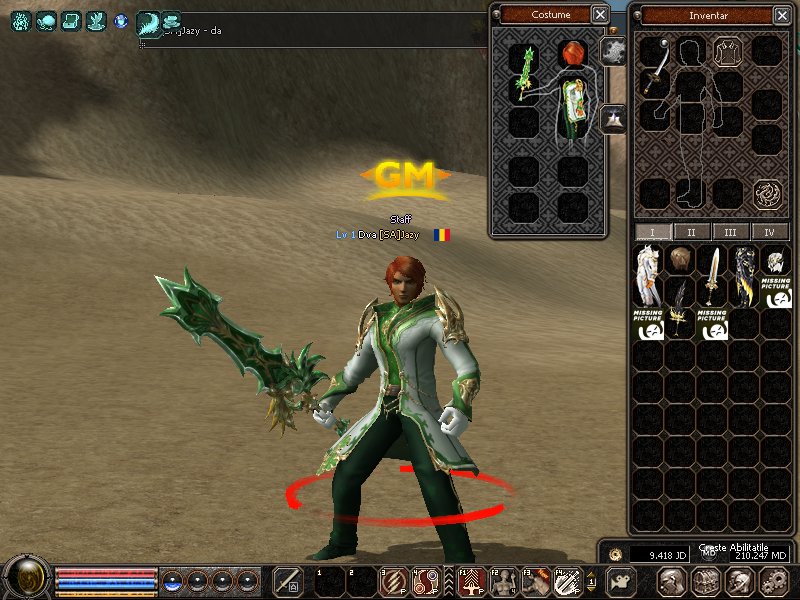Select the green-white costume outfit slot
Image resolution: width=800 pixels, height=600 pixels.
[572, 105]
